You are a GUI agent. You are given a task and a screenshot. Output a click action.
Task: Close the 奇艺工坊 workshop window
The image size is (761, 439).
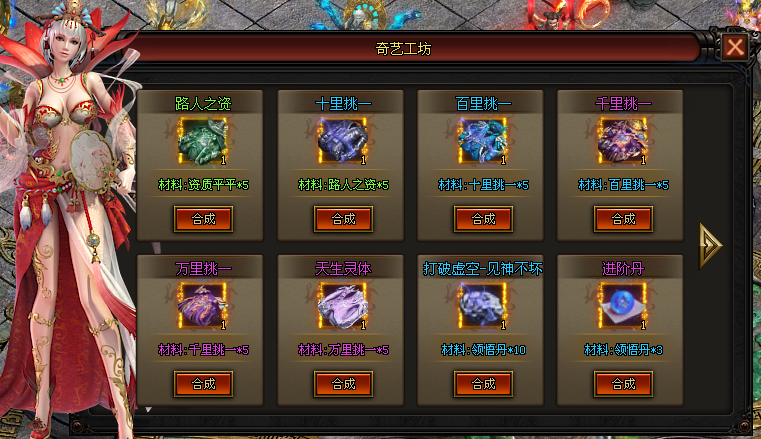click(736, 48)
